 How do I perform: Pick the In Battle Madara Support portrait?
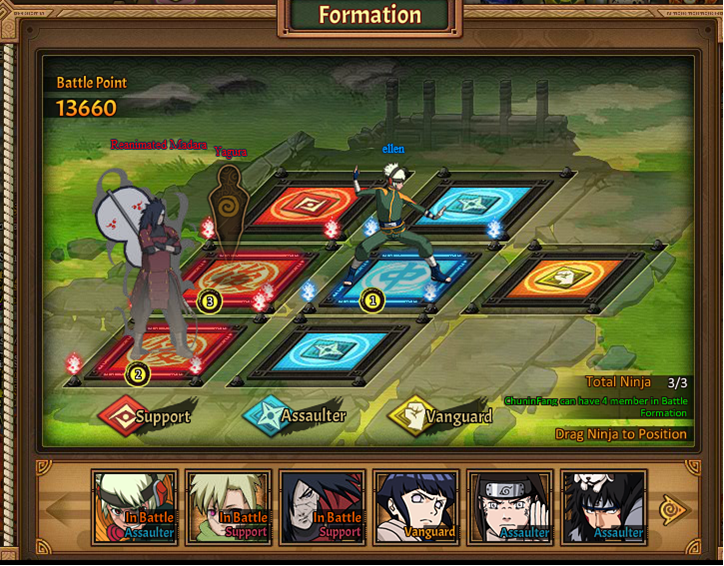pyautogui.click(x=322, y=508)
